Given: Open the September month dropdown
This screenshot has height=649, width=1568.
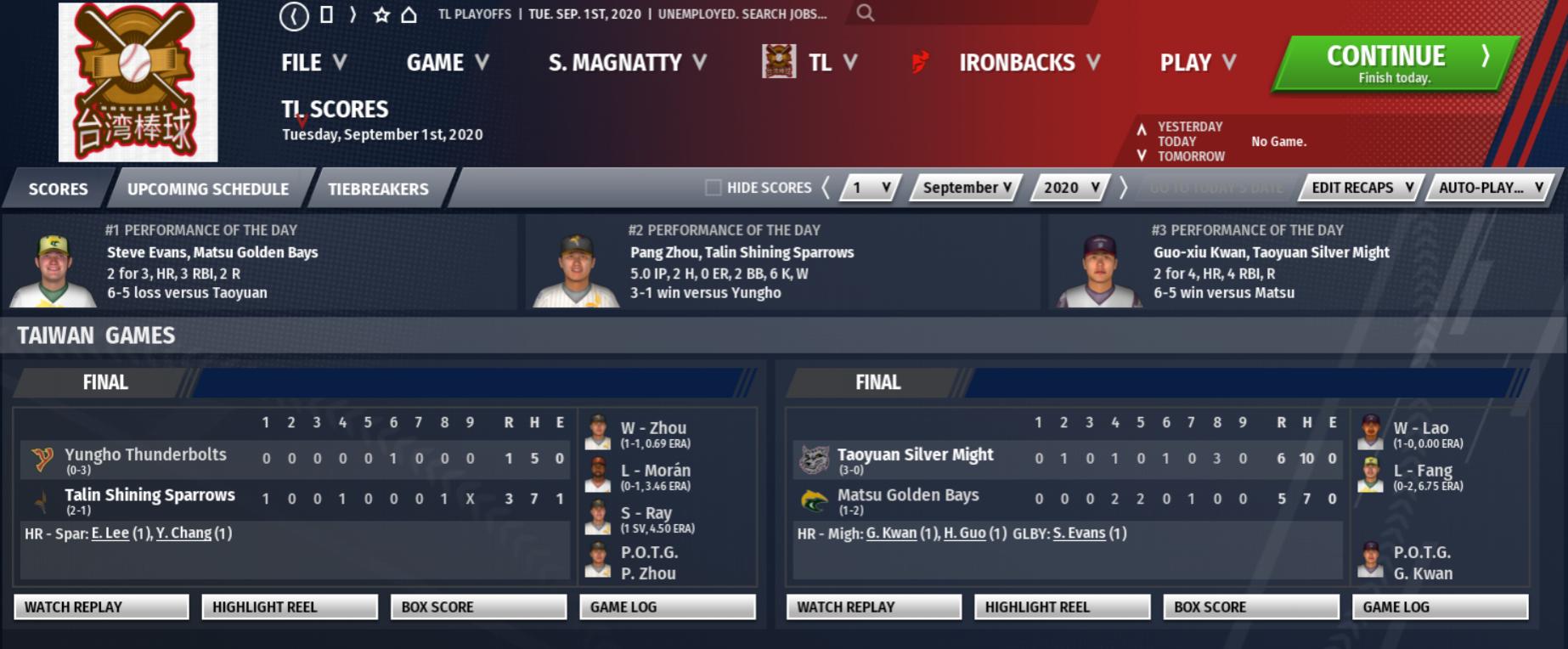Looking at the screenshot, I should 967,188.
